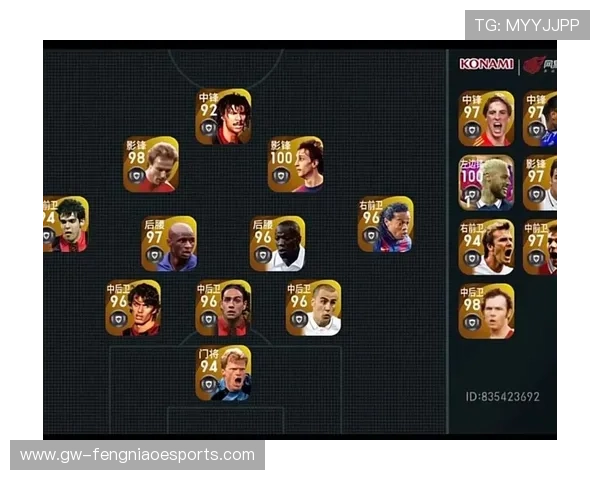
Task: Choose the 影锋 98 player card
Action: [151, 165]
